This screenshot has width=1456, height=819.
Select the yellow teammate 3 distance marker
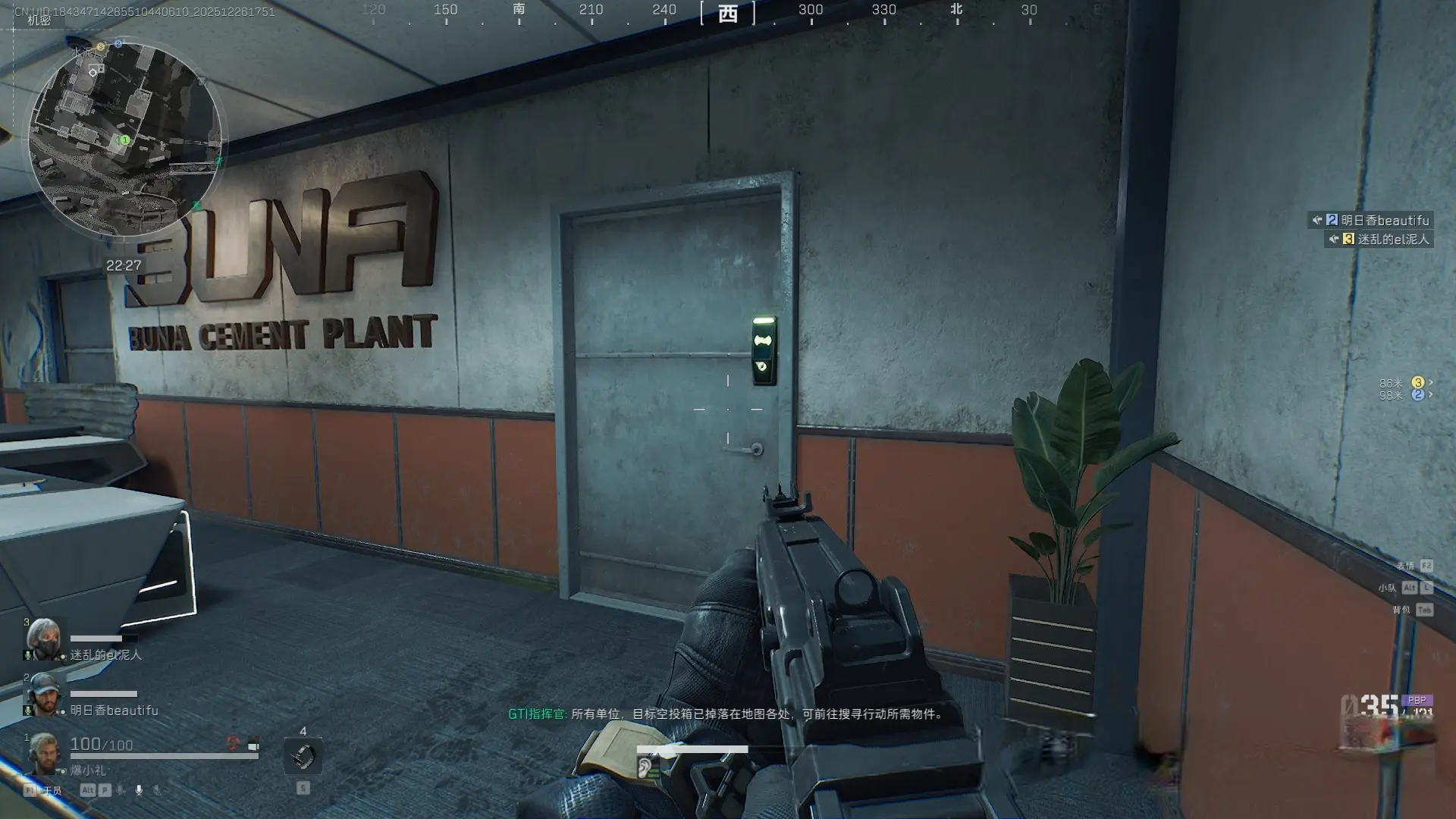1417,383
